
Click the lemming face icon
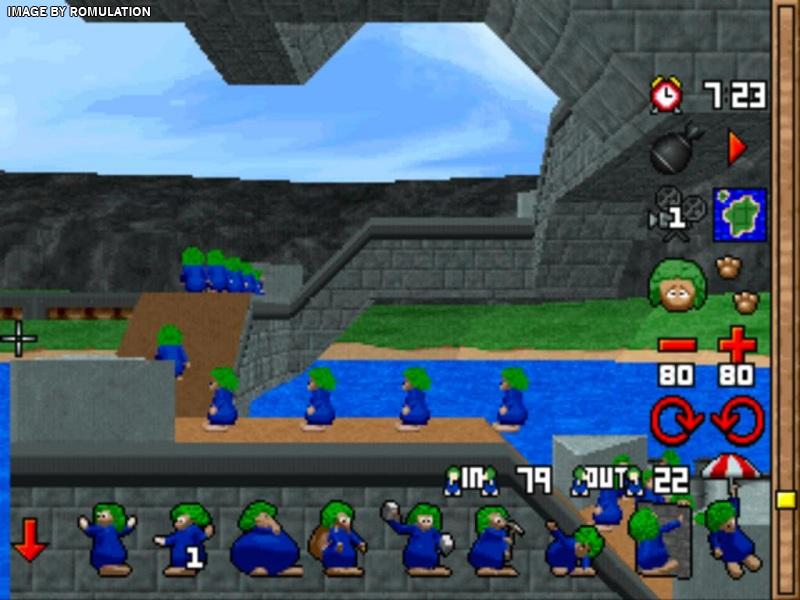pos(677,284)
